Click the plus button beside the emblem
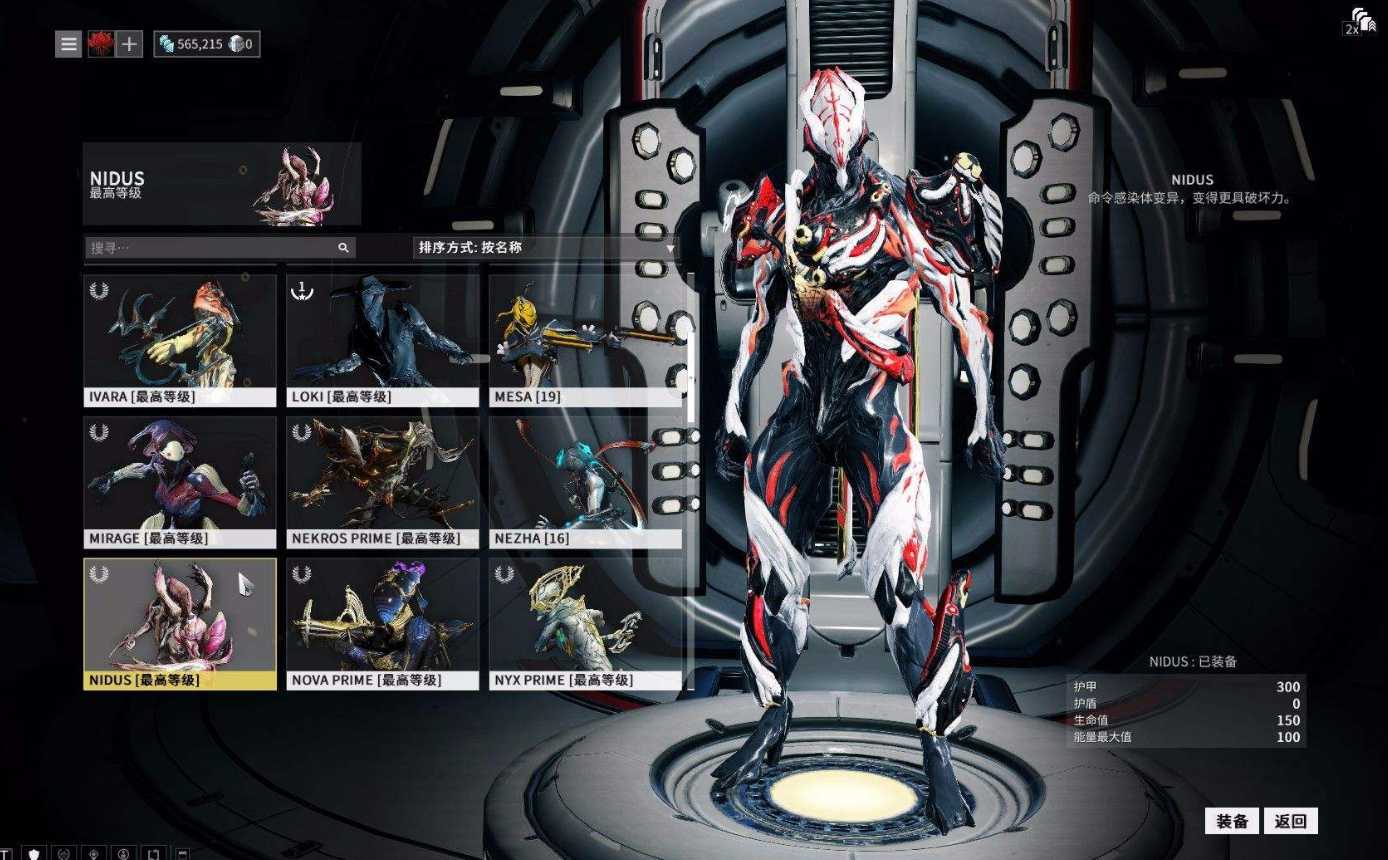Screen dimensions: 1388x860 [129, 44]
